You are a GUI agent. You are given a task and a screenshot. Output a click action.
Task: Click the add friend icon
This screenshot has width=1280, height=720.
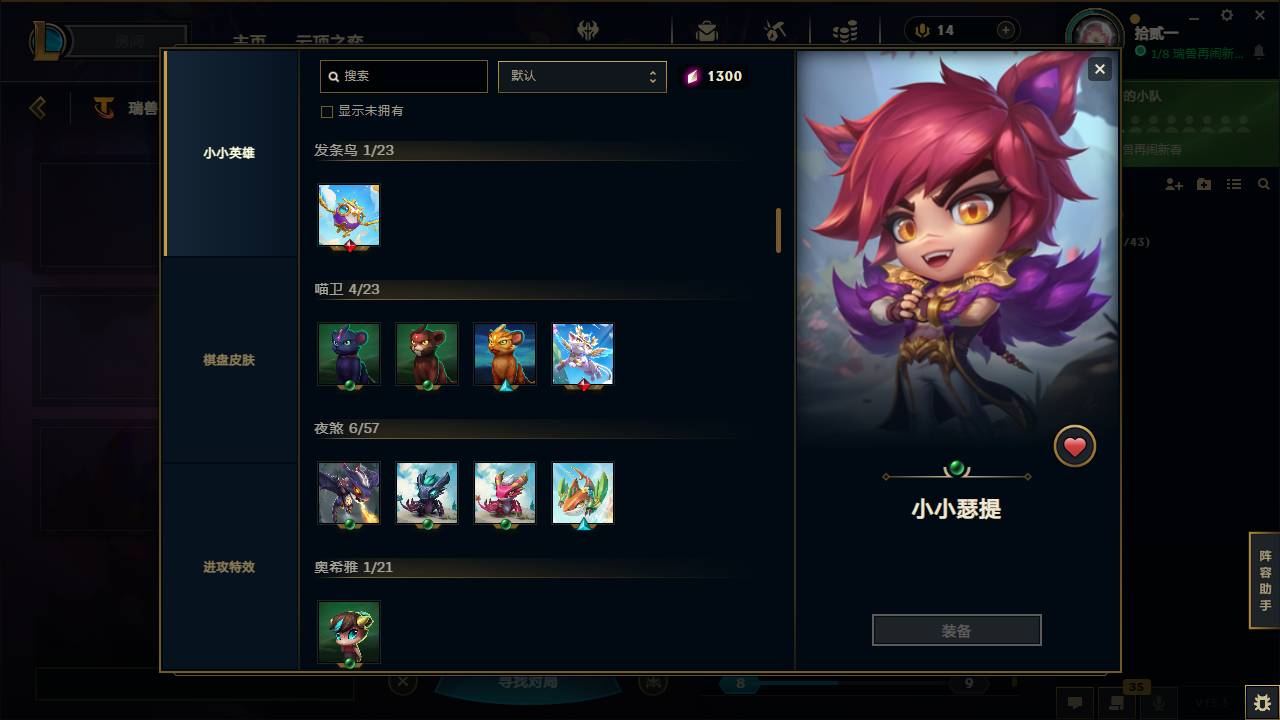point(1172,184)
